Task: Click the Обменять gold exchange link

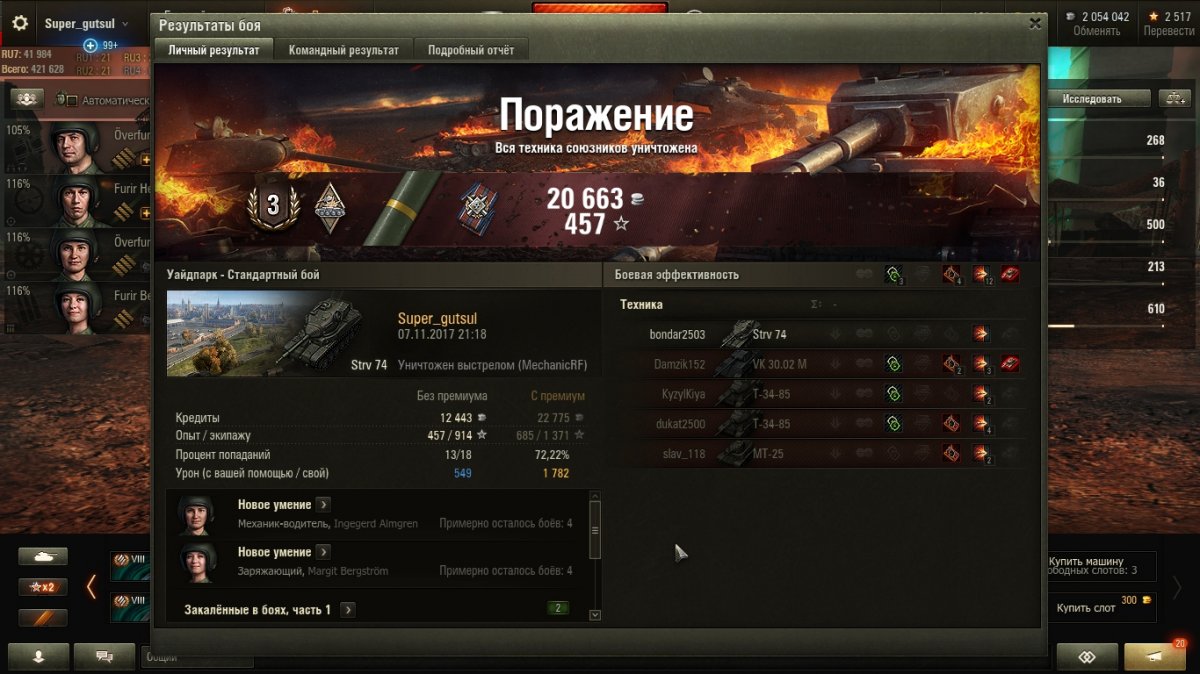Action: click(x=1096, y=31)
